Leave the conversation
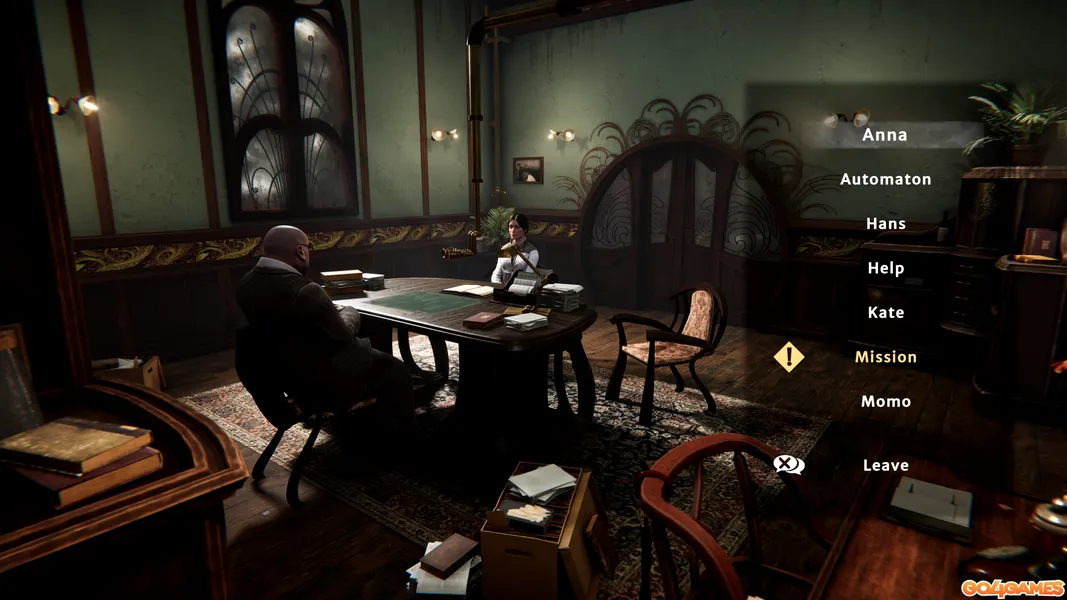This screenshot has width=1067, height=600. click(885, 465)
